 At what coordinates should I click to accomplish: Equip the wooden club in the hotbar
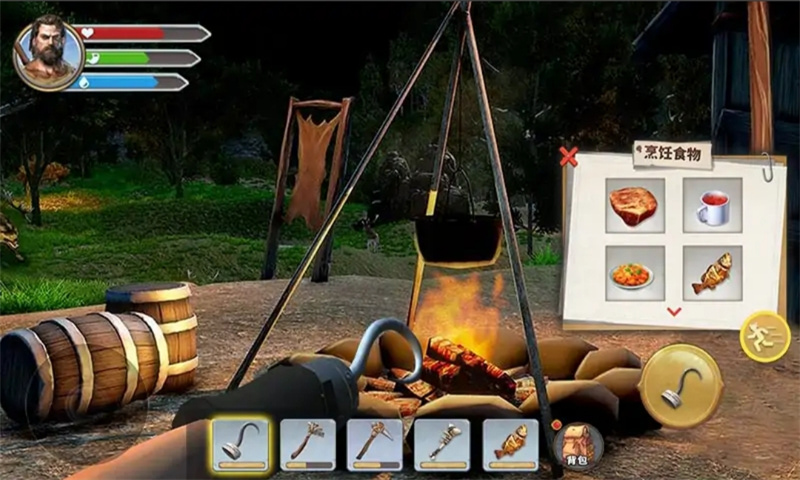click(x=308, y=444)
